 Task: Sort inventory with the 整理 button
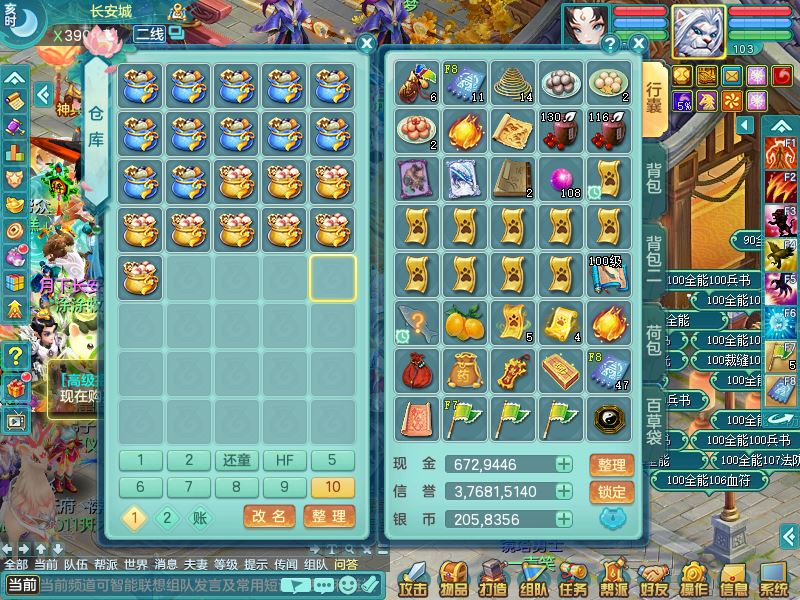(x=611, y=465)
